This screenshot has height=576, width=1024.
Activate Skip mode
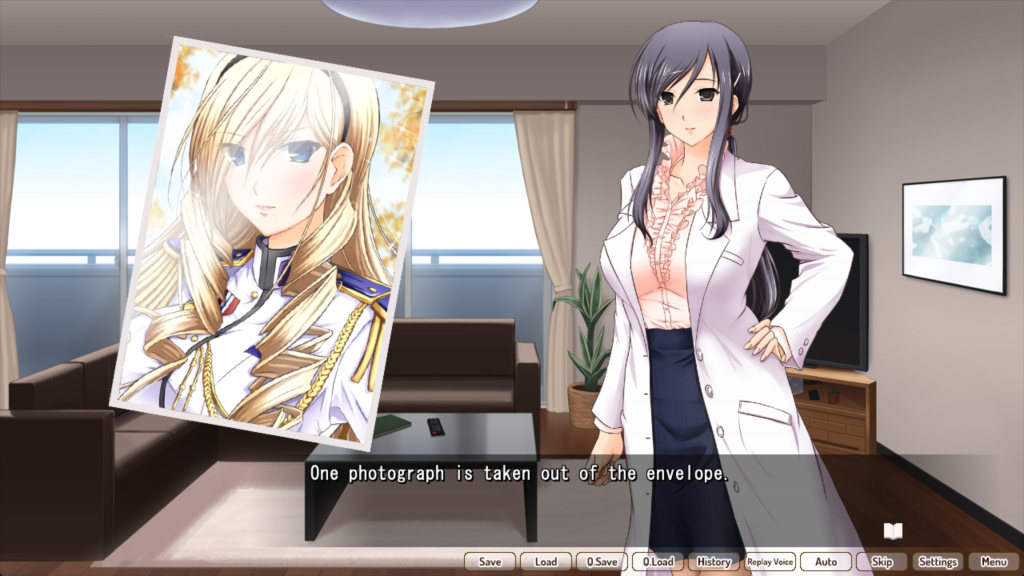coord(882,562)
